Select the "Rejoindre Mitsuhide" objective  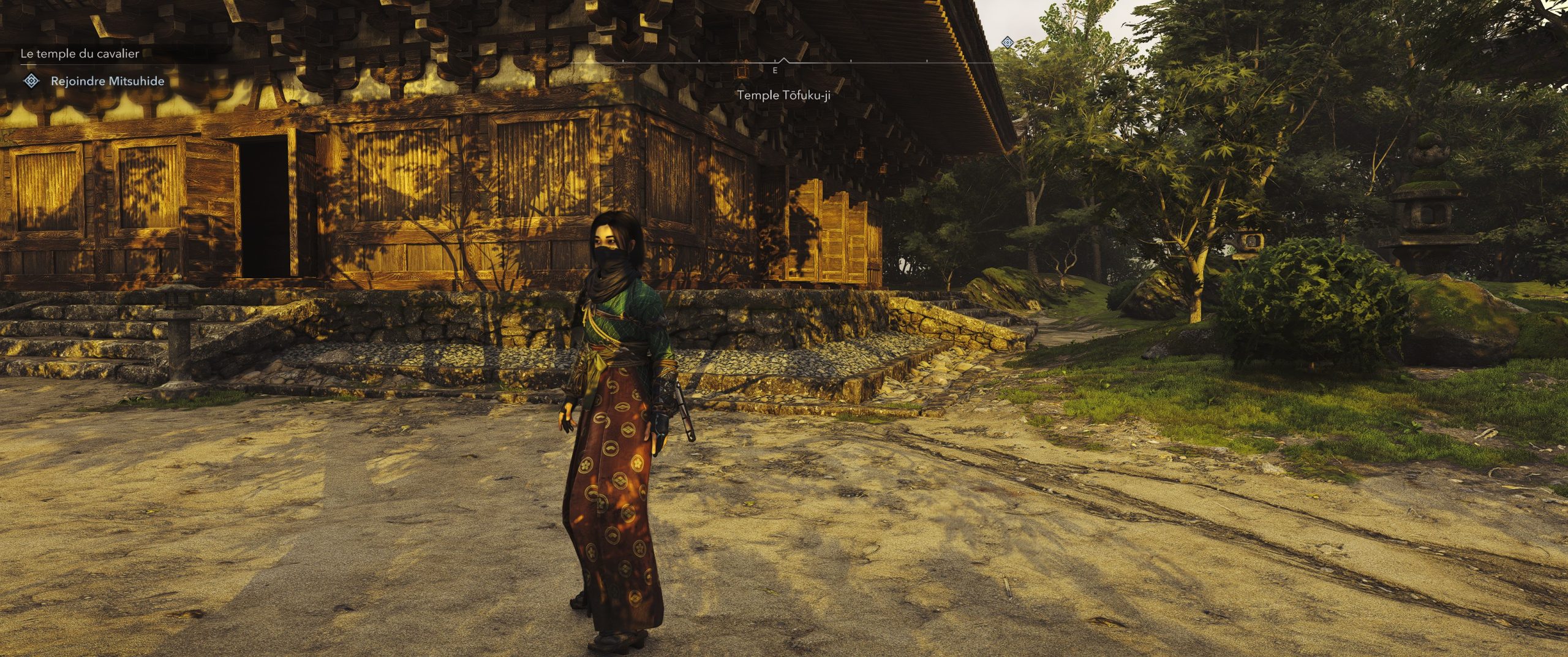click(107, 81)
